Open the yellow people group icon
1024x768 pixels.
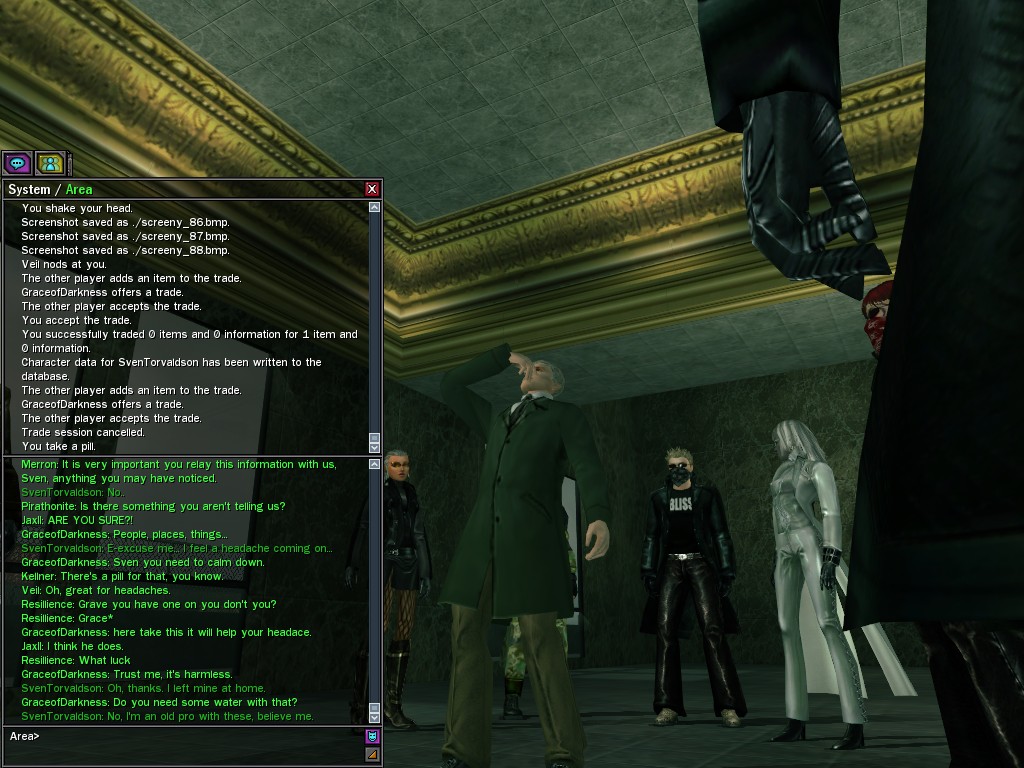49,162
